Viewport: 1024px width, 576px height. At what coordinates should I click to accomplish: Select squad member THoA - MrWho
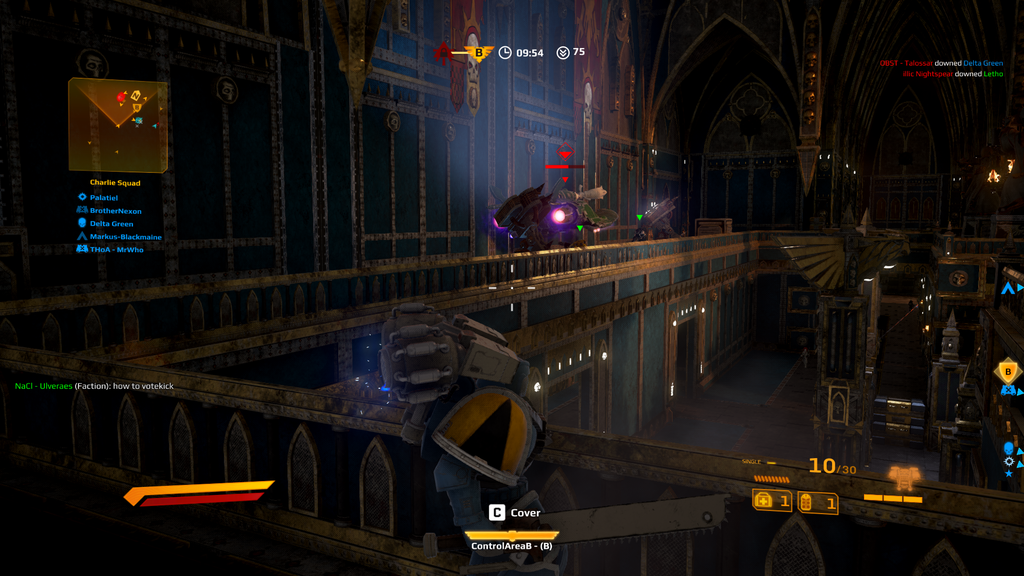click(116, 250)
